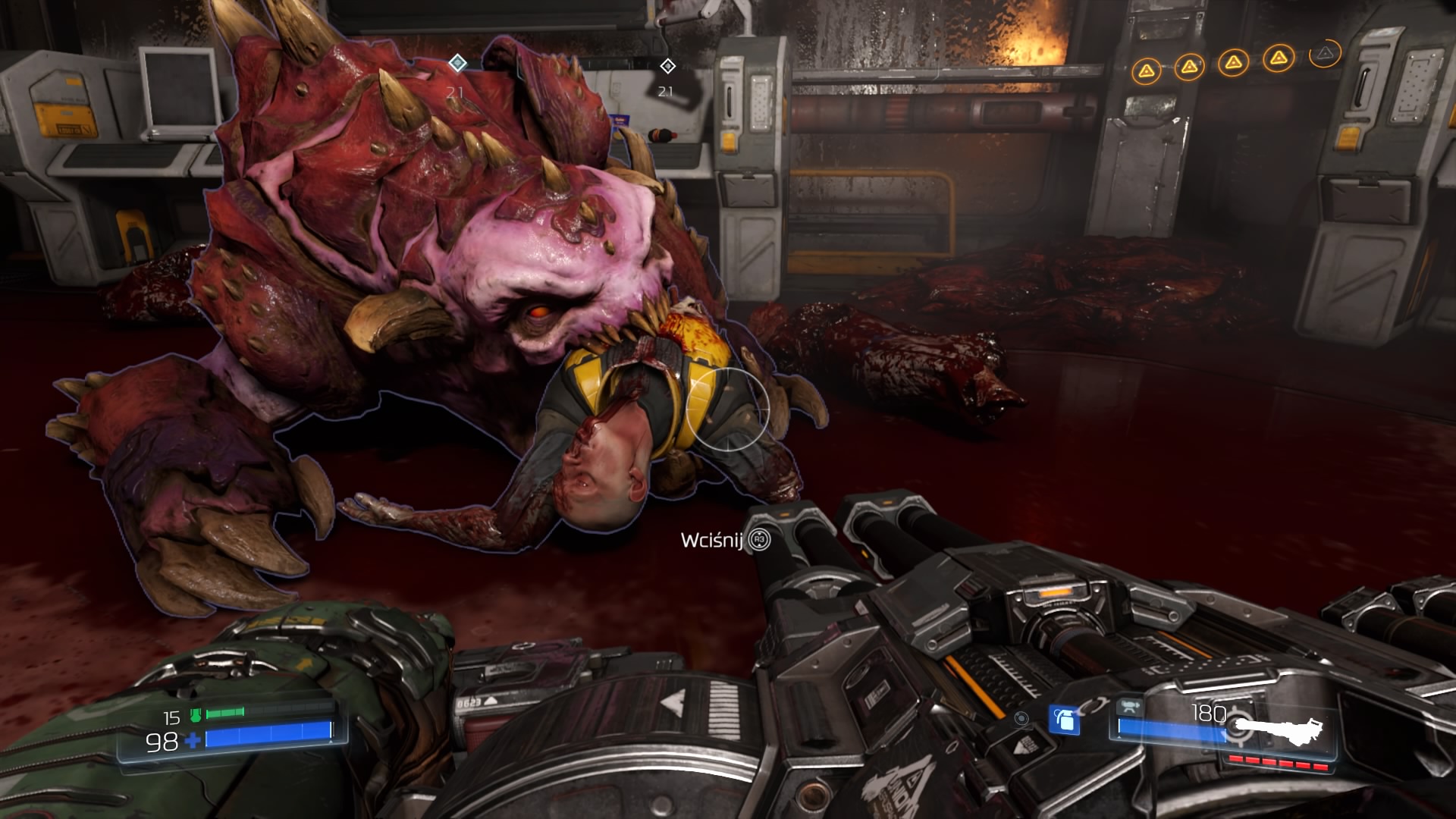Activate the turret weapon mod icon
The image size is (1456, 819).
coord(1131,708)
